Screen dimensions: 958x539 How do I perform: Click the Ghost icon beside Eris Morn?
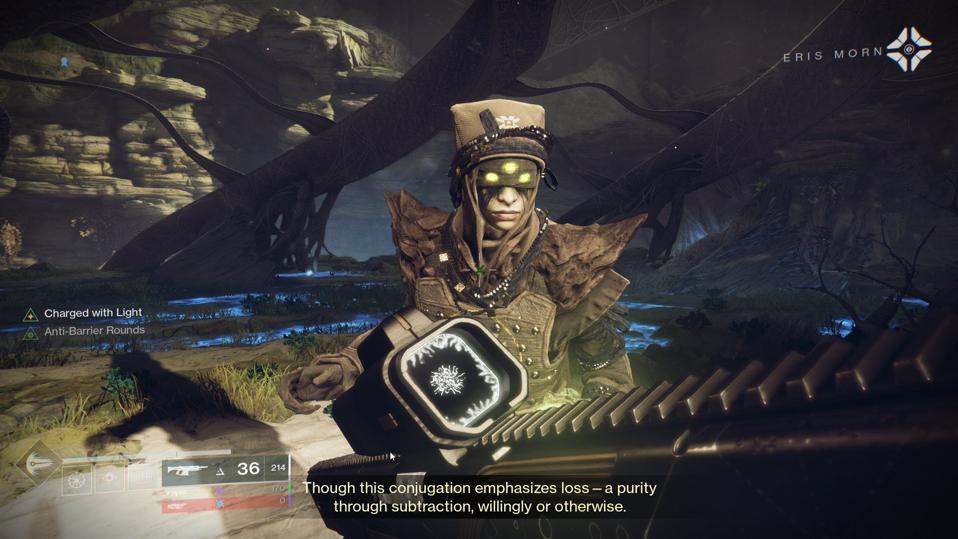click(908, 50)
